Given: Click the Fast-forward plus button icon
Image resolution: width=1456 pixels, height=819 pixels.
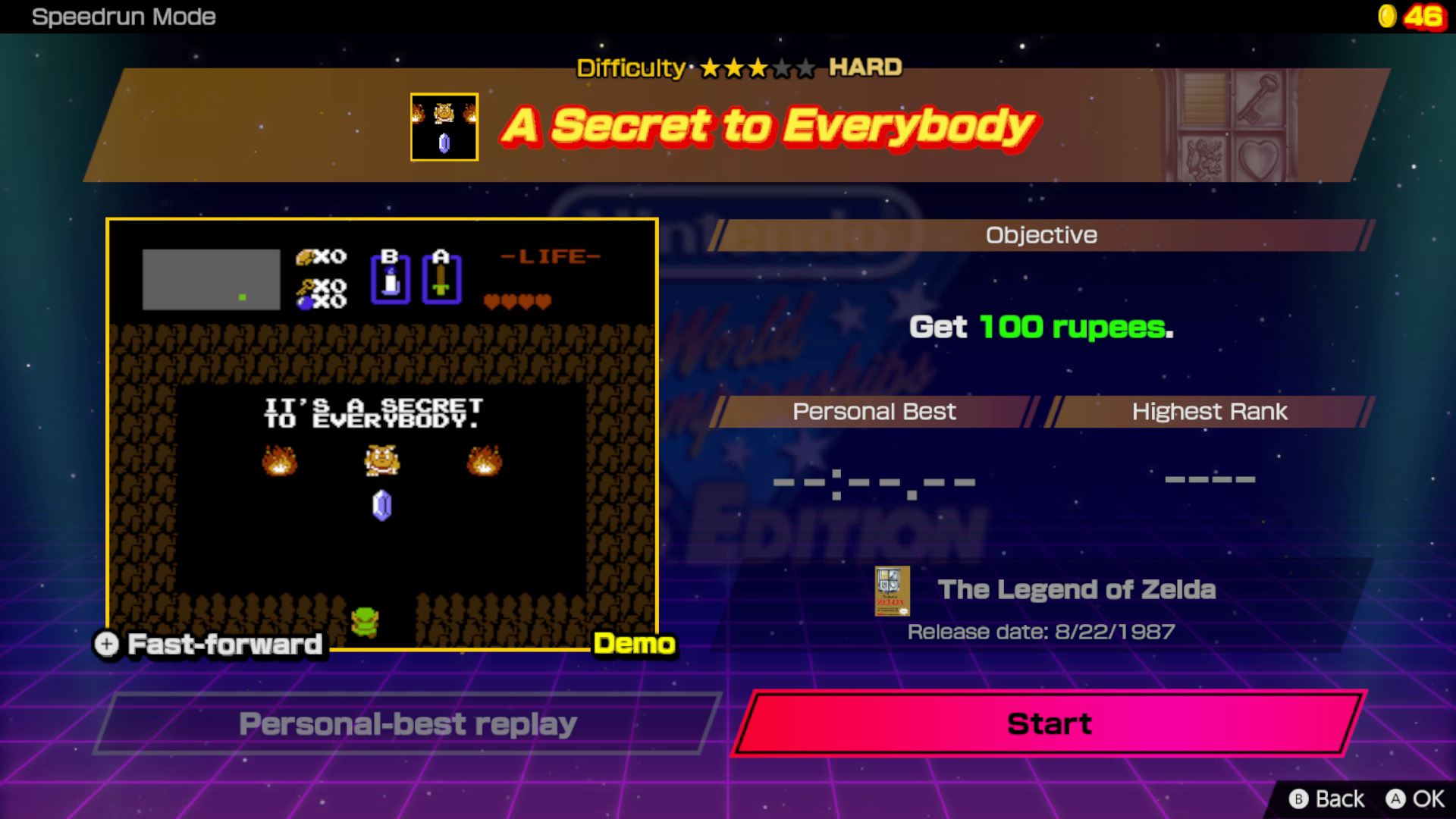Looking at the screenshot, I should (106, 645).
